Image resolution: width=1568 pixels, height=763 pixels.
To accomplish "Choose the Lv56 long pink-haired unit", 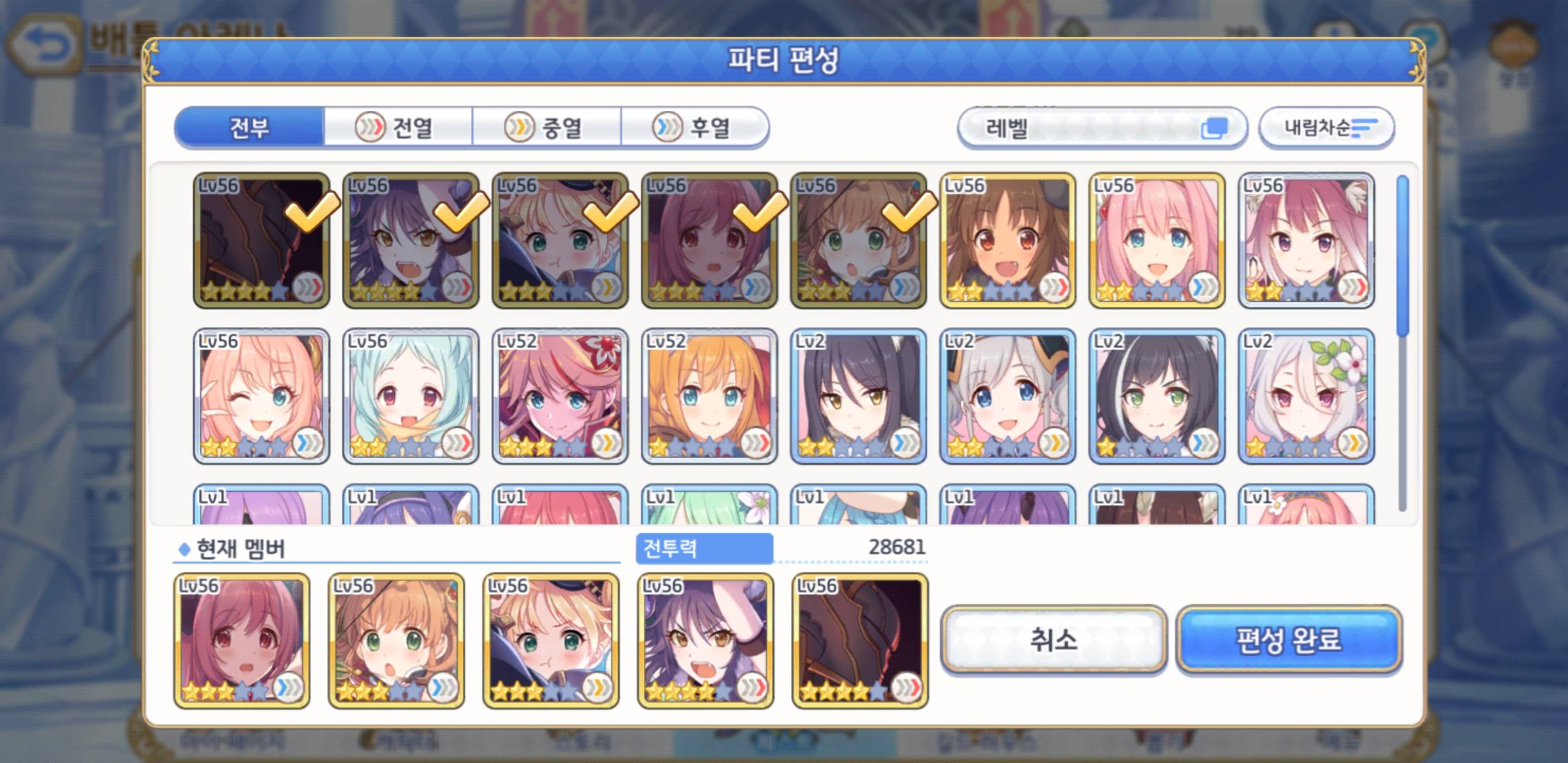I will click(x=1156, y=241).
